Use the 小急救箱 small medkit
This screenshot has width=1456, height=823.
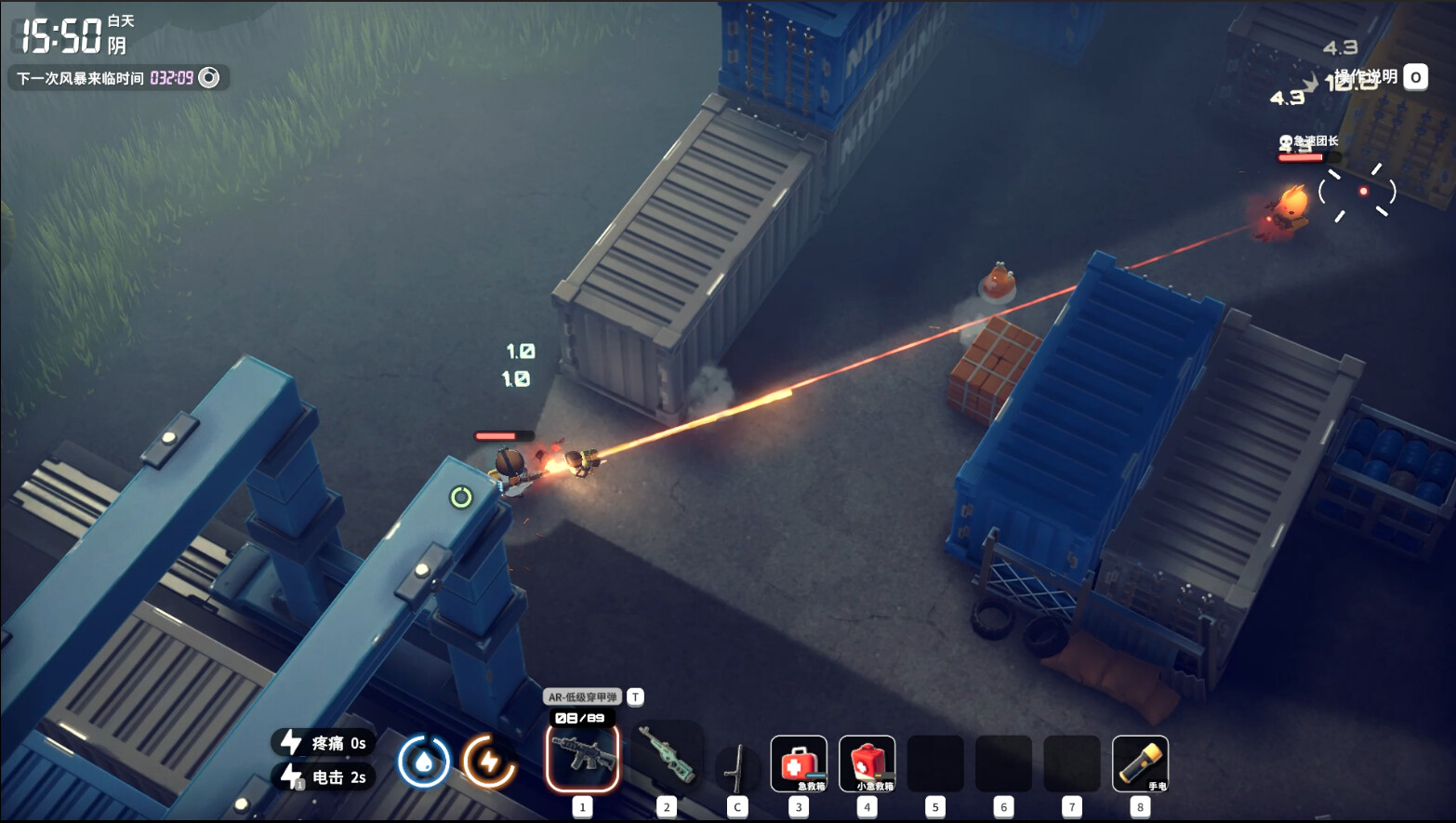(x=867, y=763)
